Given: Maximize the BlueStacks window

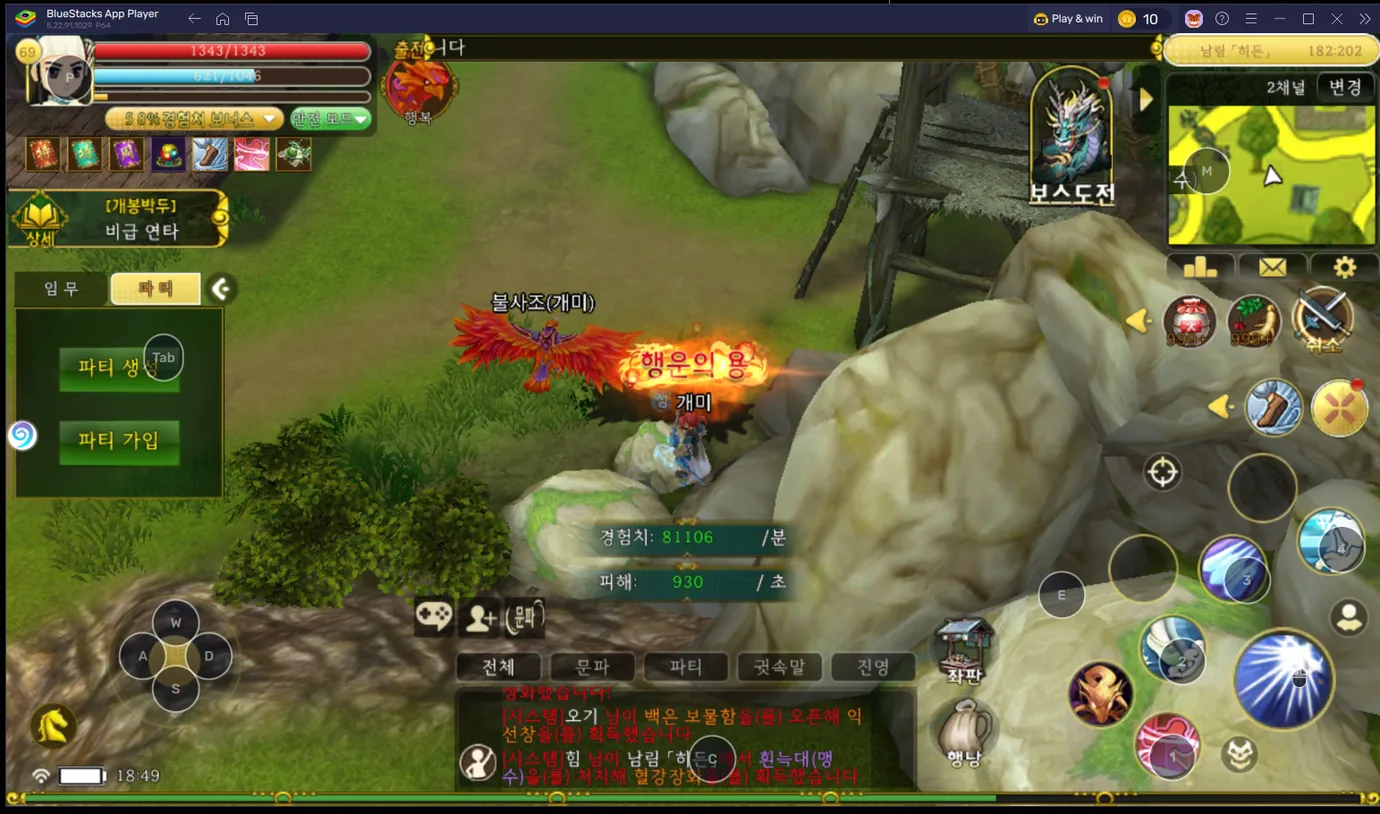Looking at the screenshot, I should click(1308, 19).
